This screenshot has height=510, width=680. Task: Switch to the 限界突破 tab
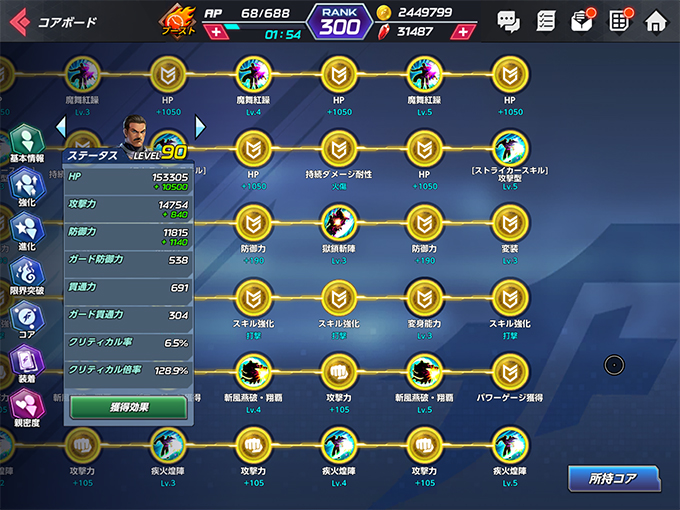[25, 275]
